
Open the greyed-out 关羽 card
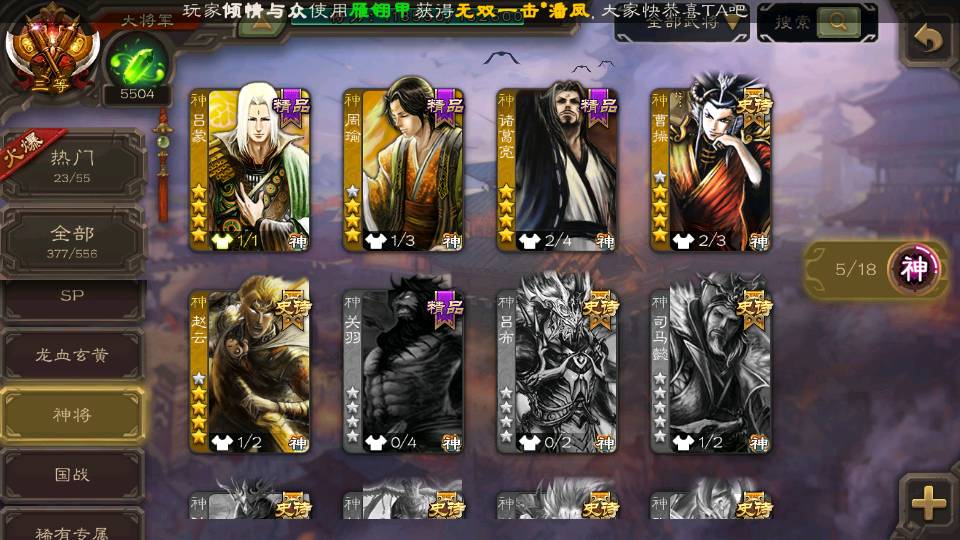403,371
